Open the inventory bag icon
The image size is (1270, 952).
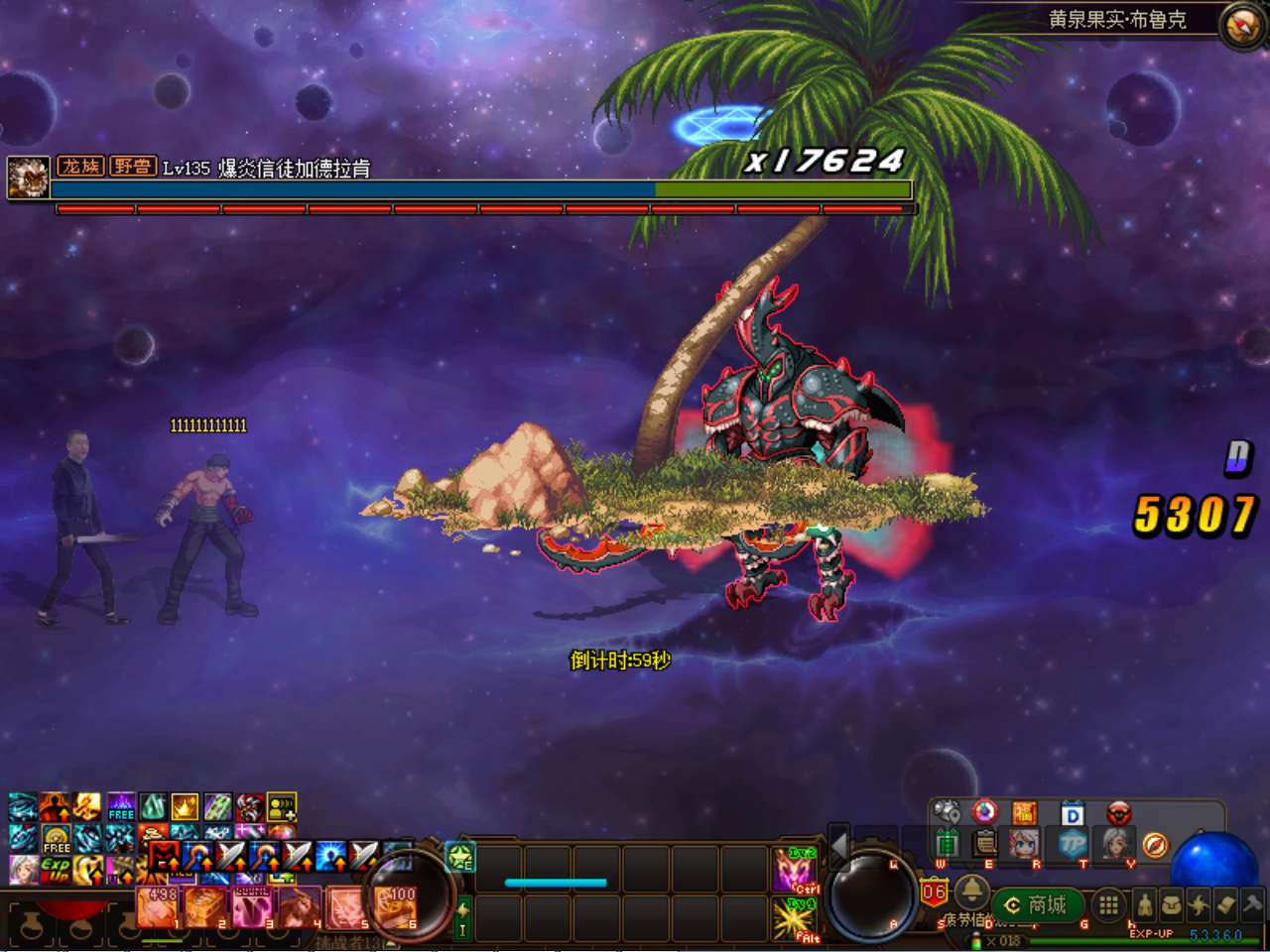[x=1174, y=904]
